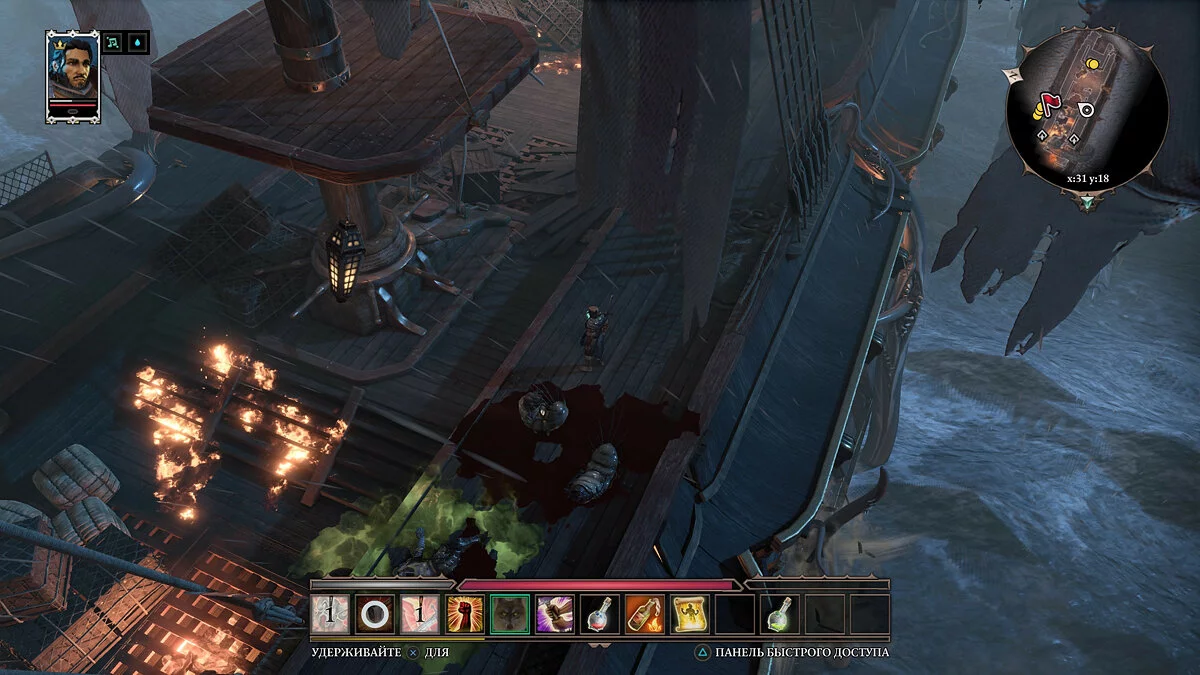1200x675 pixels.
Task: Click the blue water drop status icon
Action: 138,43
